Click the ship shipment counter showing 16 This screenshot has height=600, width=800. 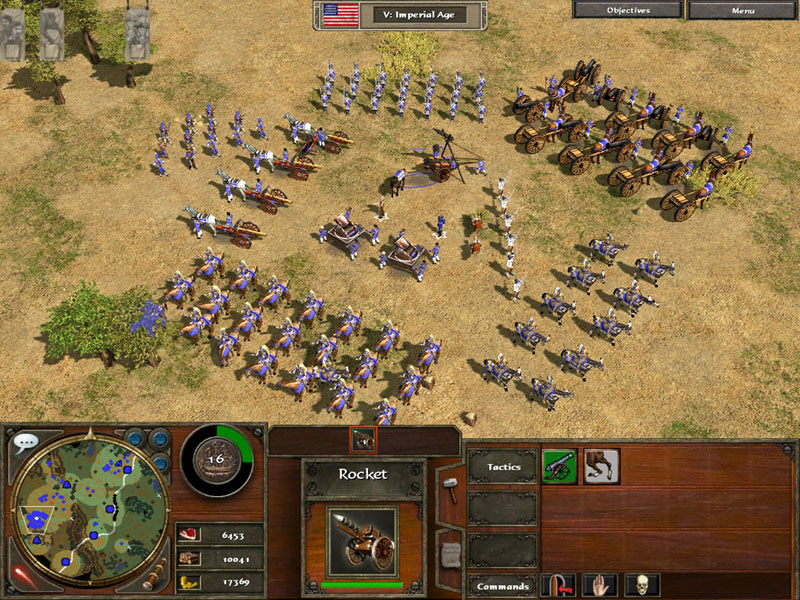coord(214,460)
